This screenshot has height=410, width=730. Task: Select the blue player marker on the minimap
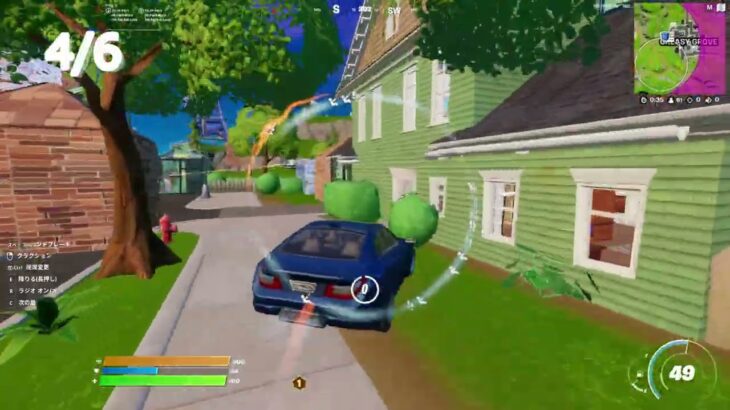[665, 38]
